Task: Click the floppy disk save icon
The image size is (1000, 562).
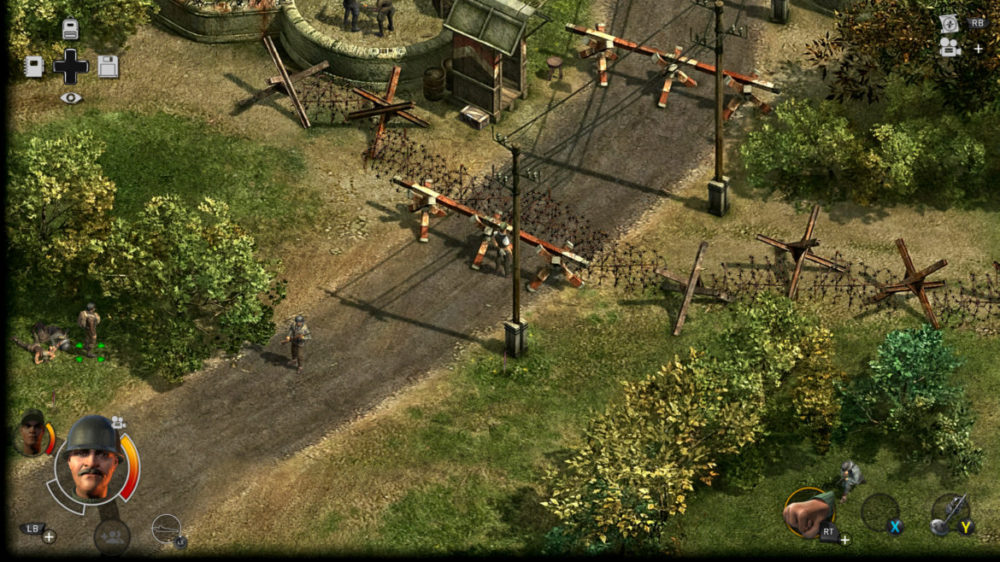Action: [108, 67]
